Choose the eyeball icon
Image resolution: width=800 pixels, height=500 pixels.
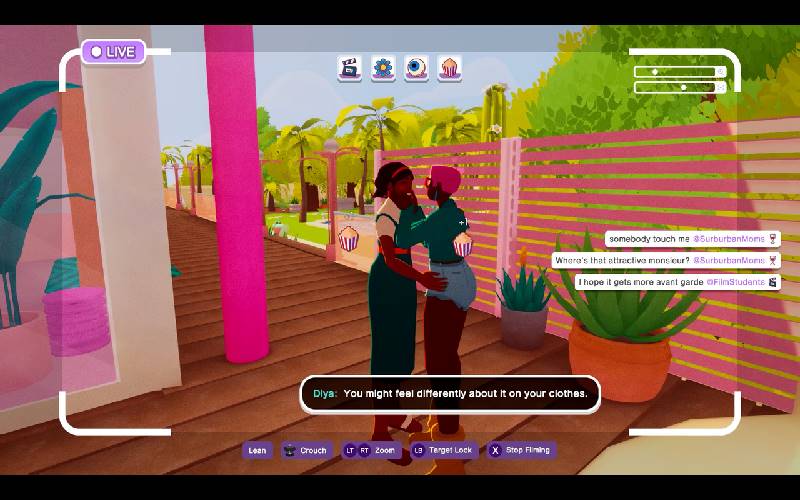click(416, 68)
